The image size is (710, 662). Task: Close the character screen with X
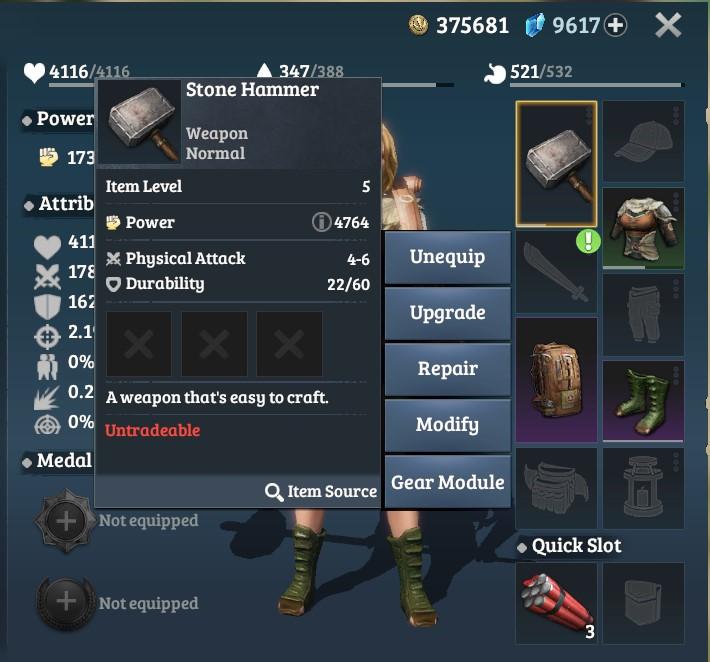(x=668, y=25)
